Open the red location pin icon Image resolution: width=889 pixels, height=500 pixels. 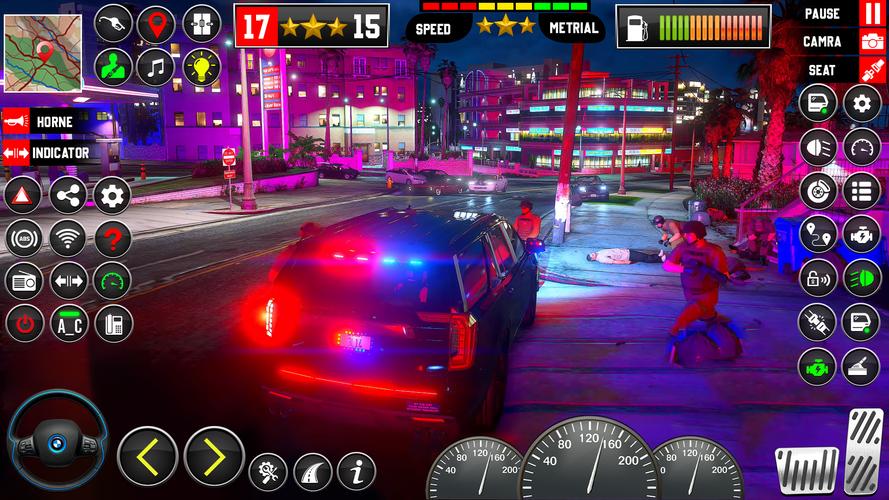[x=156, y=24]
